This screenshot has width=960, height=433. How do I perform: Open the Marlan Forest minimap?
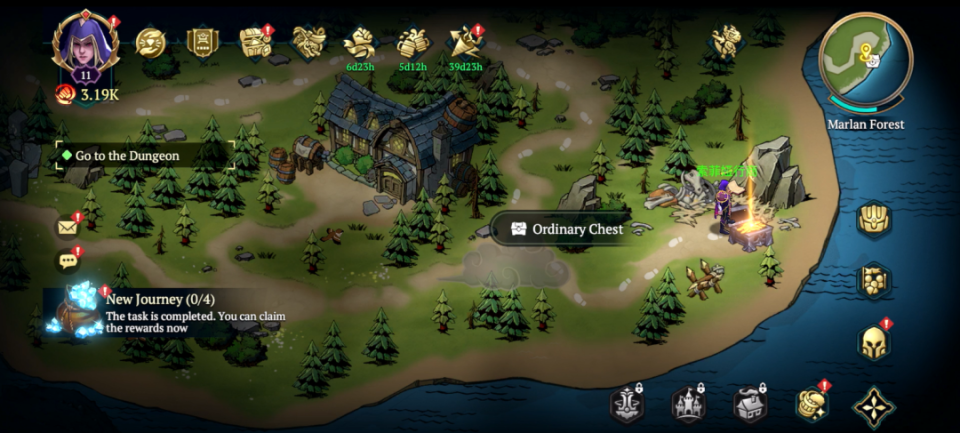(x=865, y=60)
